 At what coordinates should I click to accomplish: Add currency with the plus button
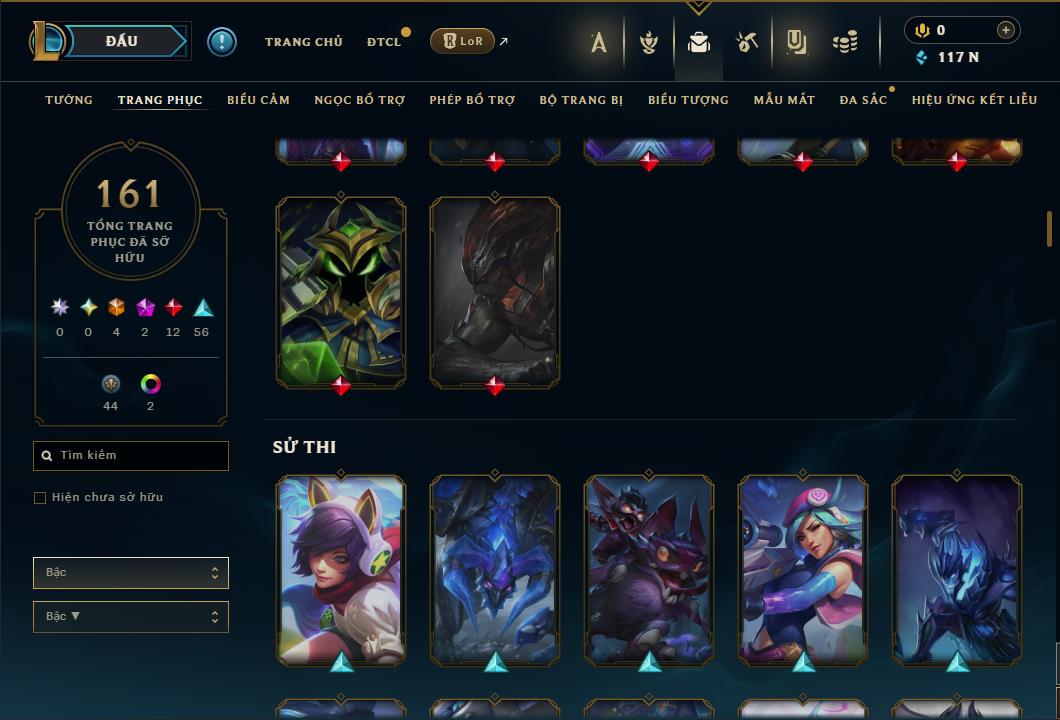click(1005, 31)
